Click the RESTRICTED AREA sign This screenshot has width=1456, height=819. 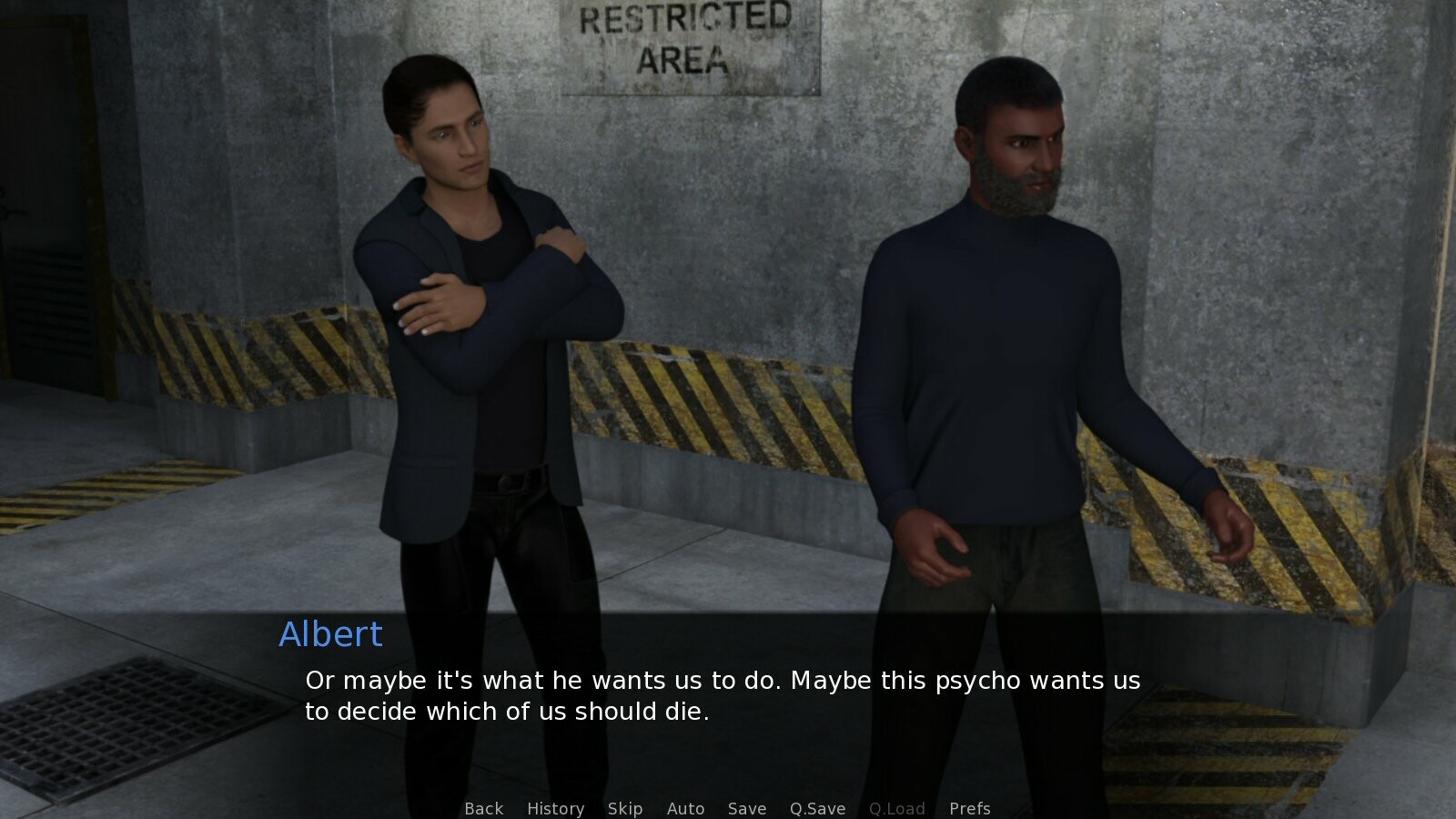[689, 41]
